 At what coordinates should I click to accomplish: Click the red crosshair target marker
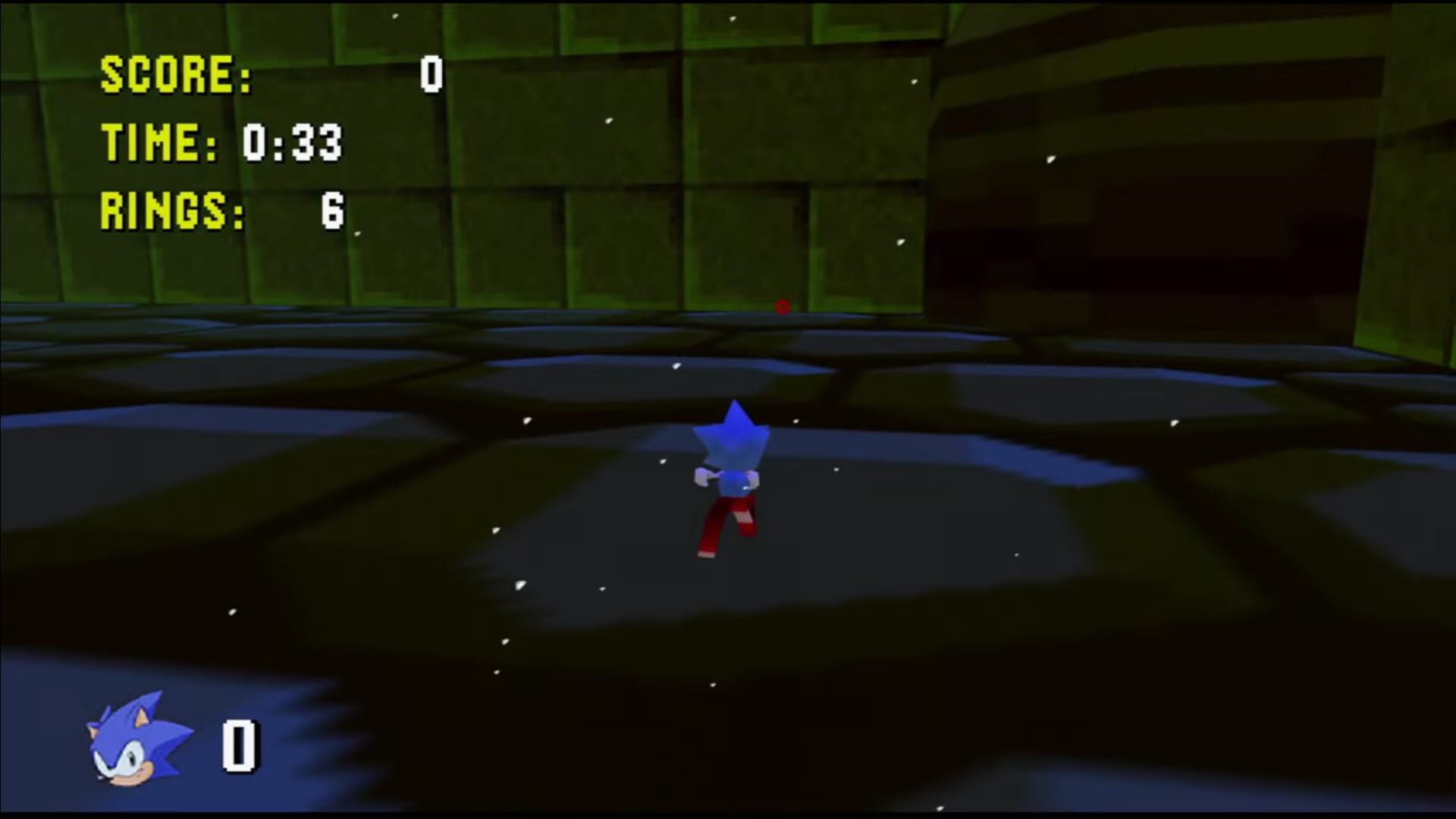[x=783, y=306]
